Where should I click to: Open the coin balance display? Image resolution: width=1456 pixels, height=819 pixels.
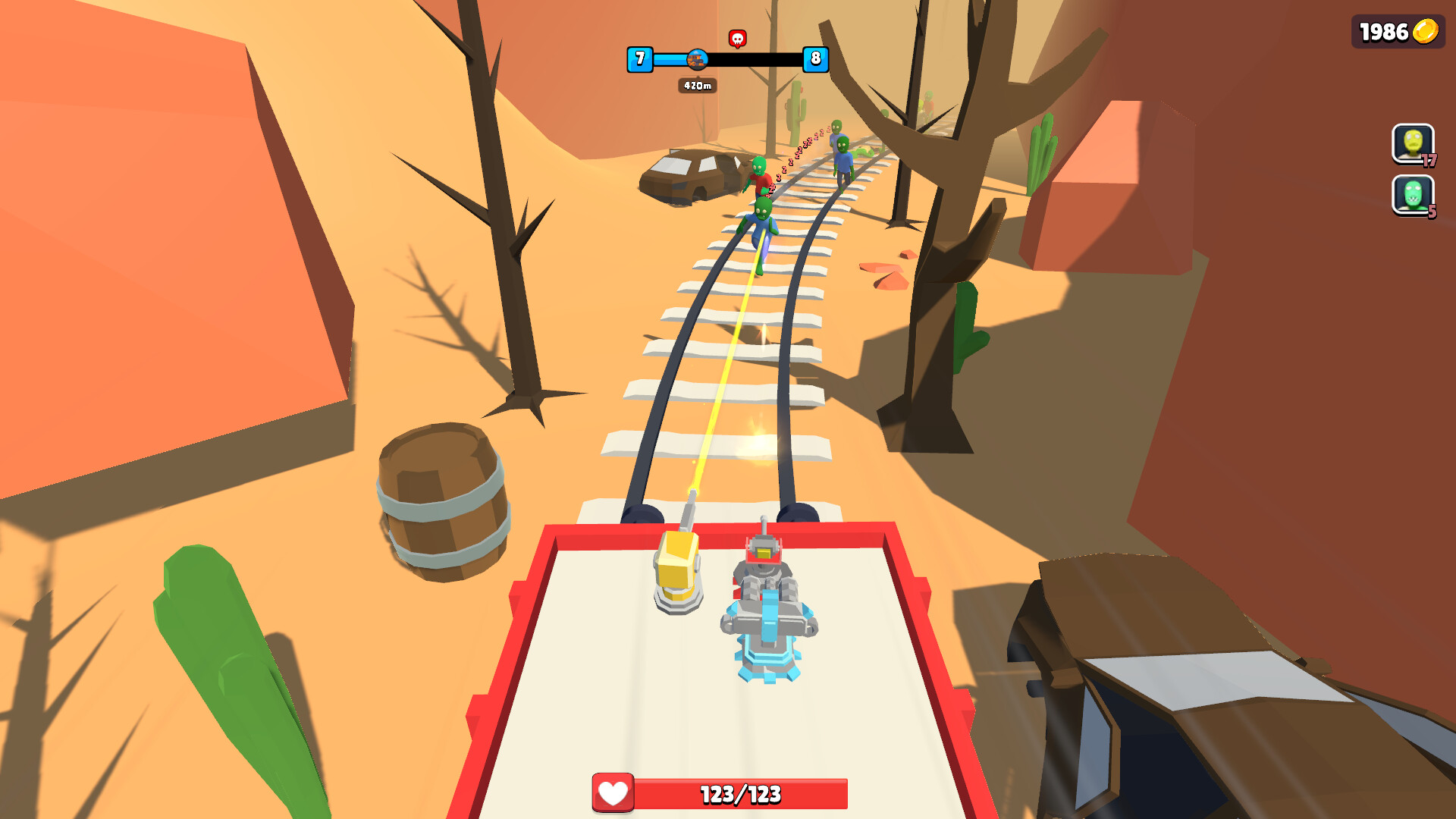1398,32
